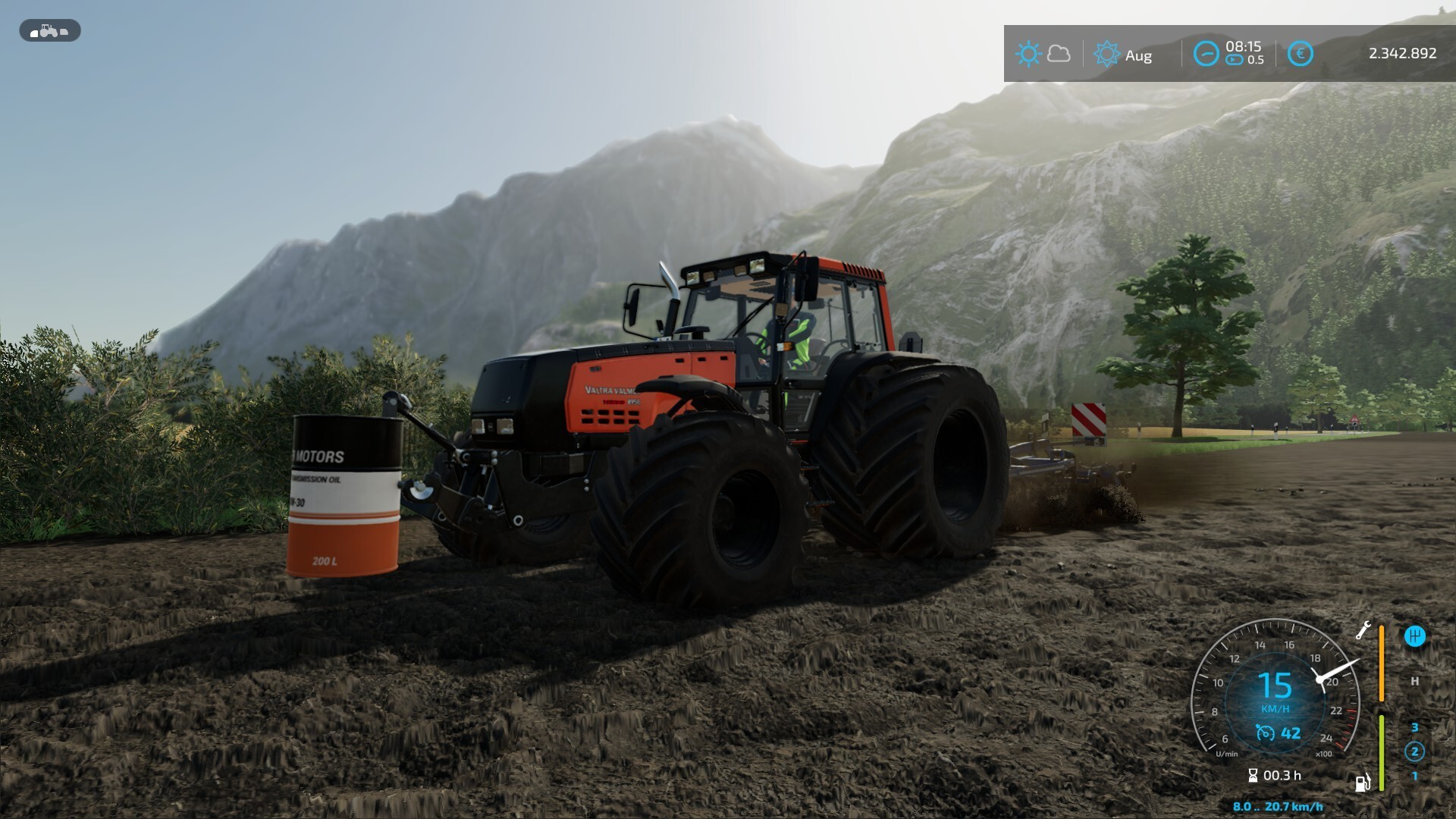Select the sunny current weather icon
The width and height of the screenshot is (1456, 819).
coord(1028,54)
